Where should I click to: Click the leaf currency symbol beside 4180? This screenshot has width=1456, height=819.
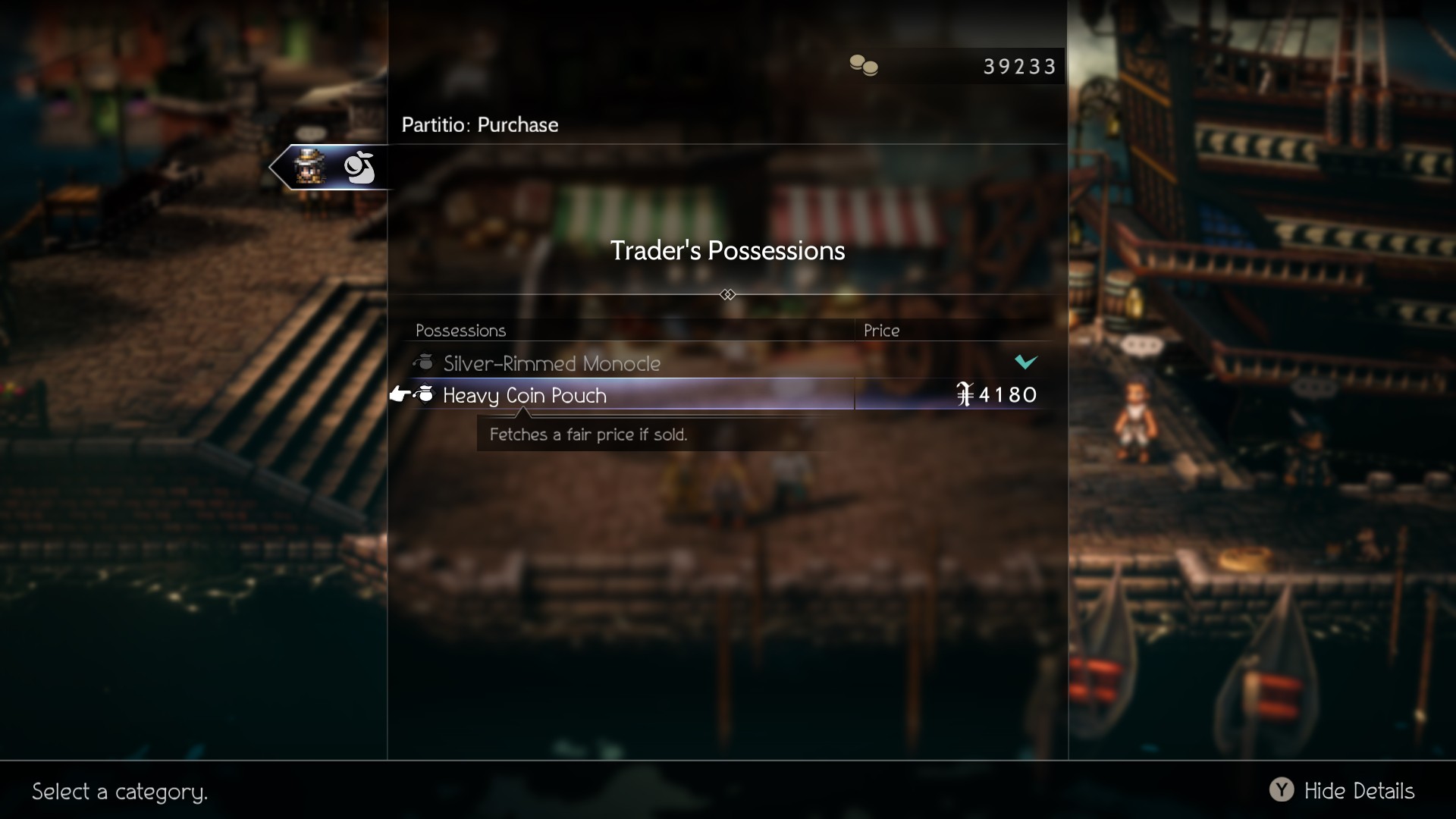click(965, 394)
